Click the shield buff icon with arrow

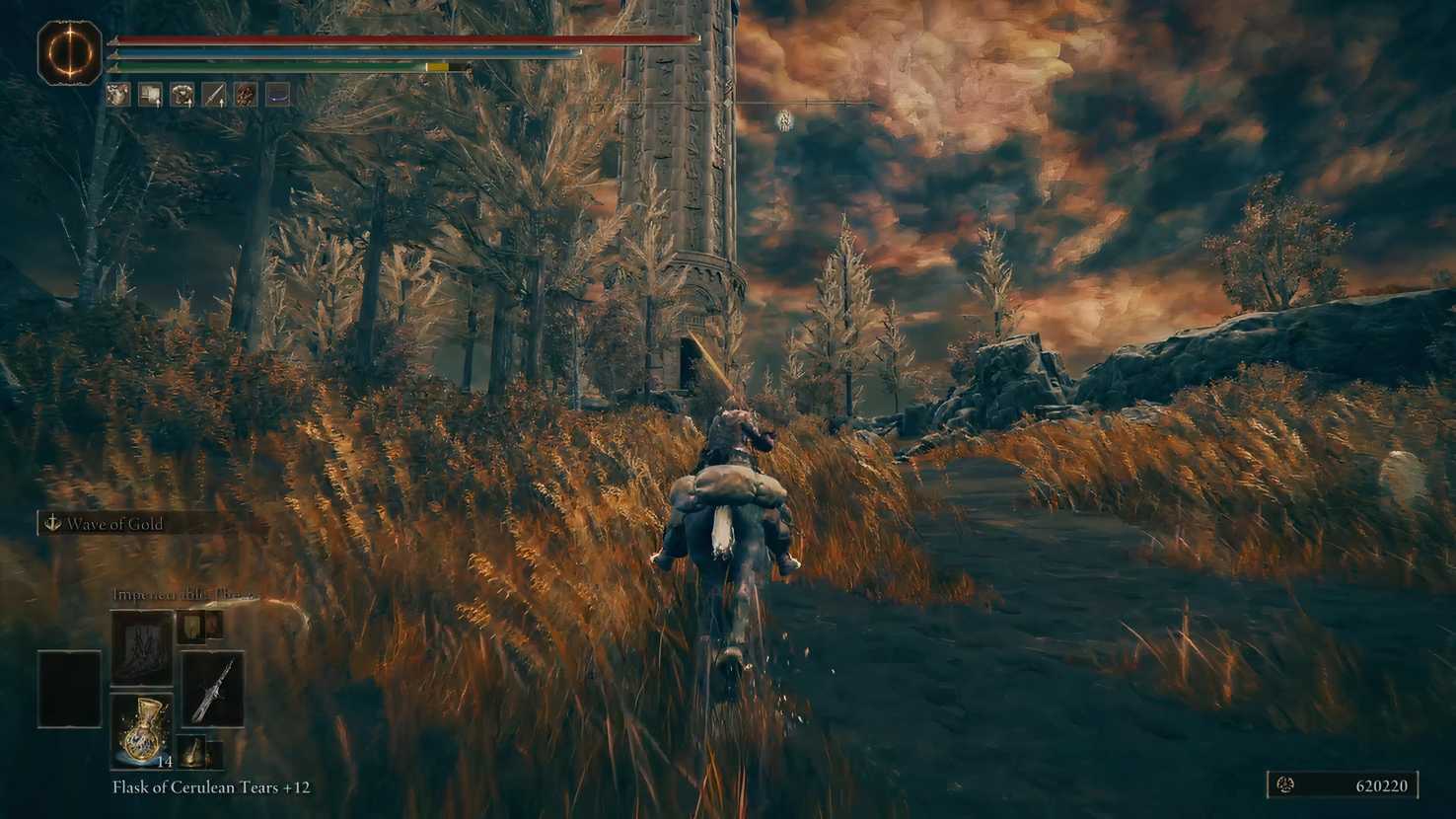(x=150, y=96)
